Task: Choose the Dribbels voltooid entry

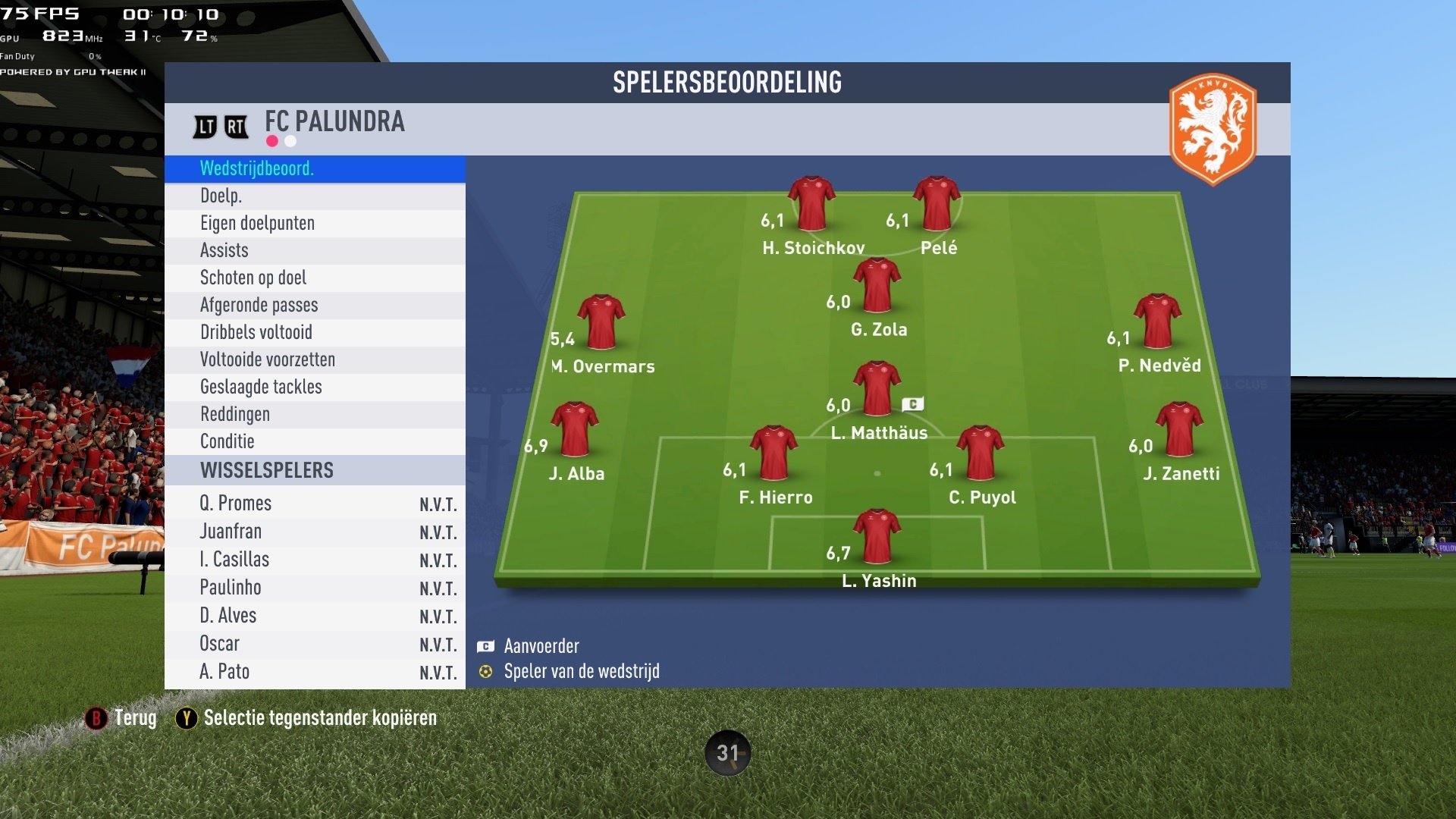Action: [315, 332]
